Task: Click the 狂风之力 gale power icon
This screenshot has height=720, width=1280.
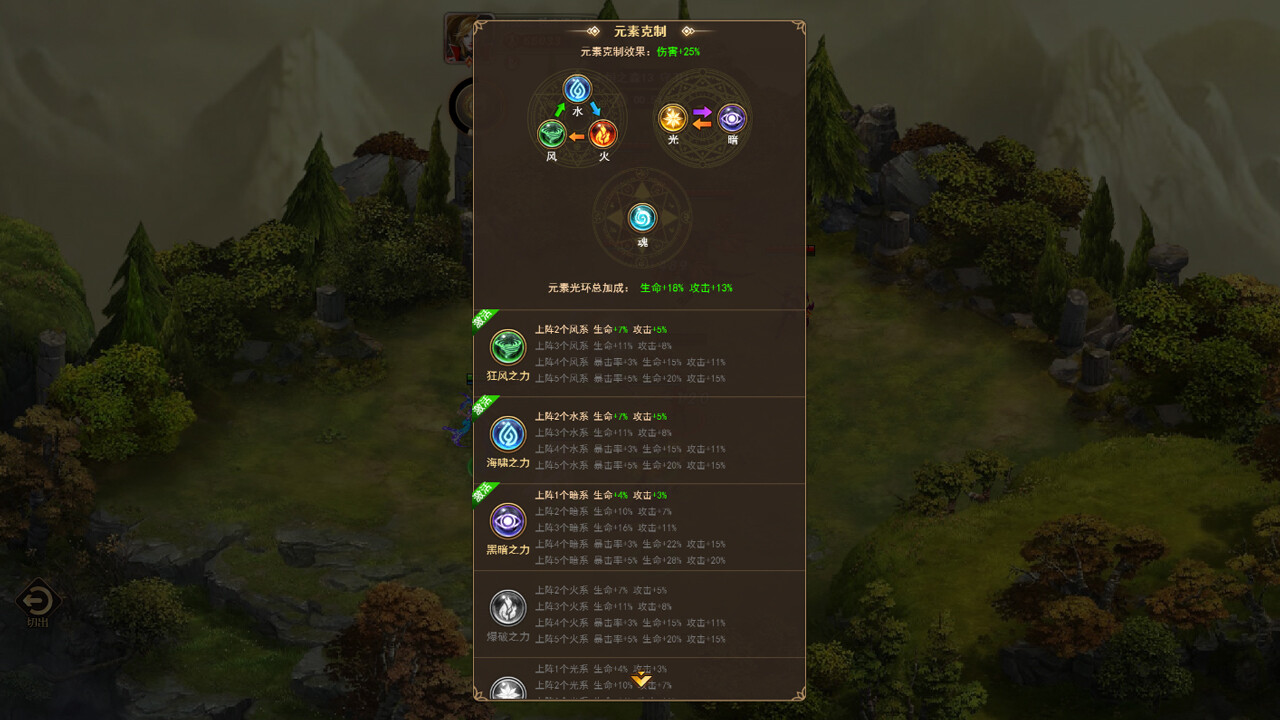Action: coord(507,348)
